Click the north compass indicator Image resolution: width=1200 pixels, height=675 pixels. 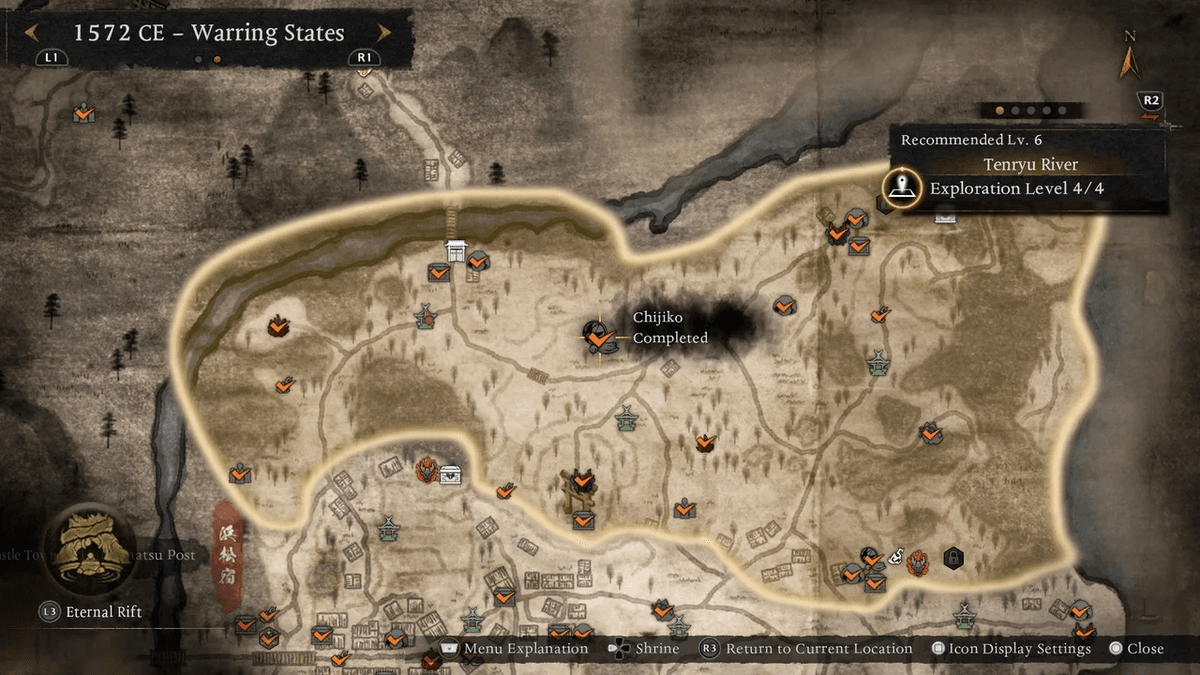click(x=1131, y=60)
